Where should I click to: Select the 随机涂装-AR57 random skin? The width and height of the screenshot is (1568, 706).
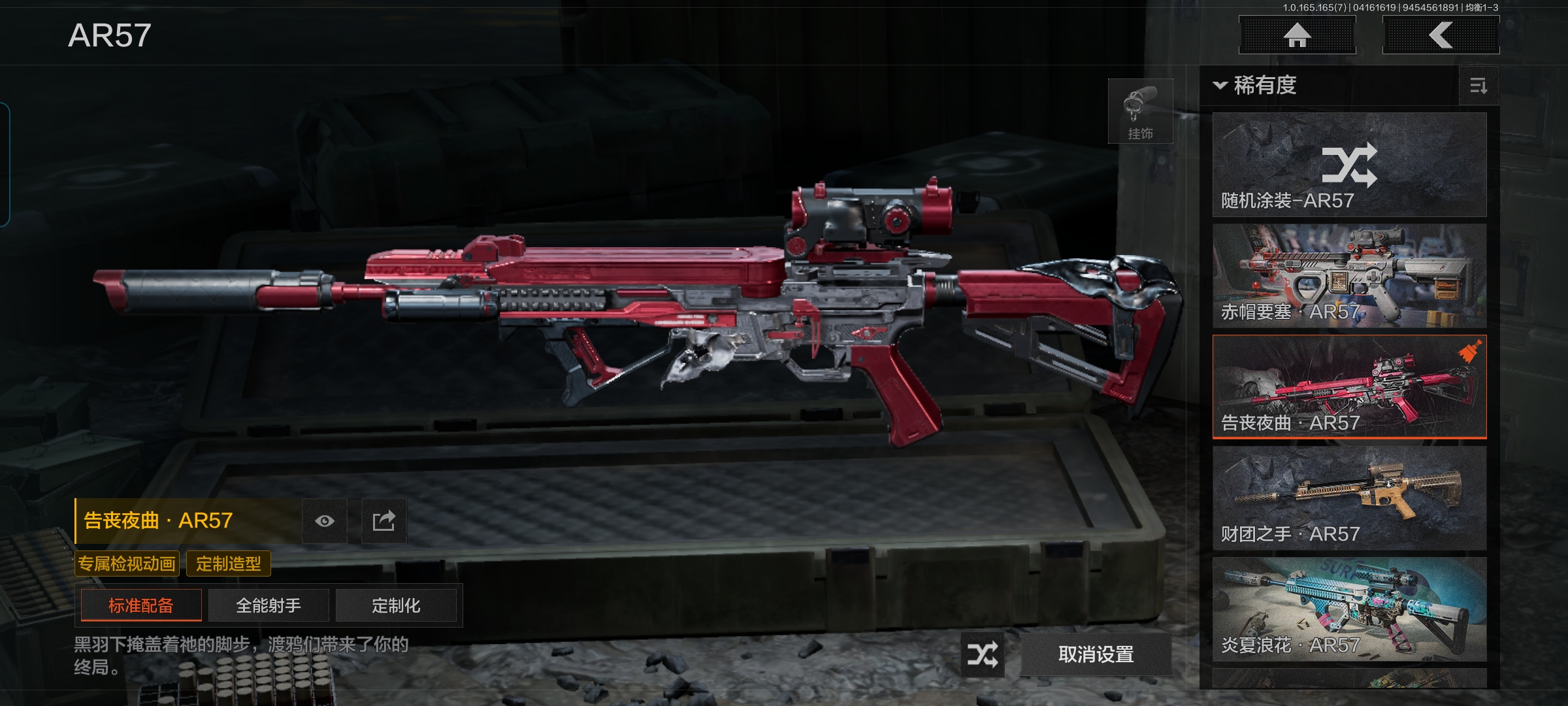click(1349, 165)
